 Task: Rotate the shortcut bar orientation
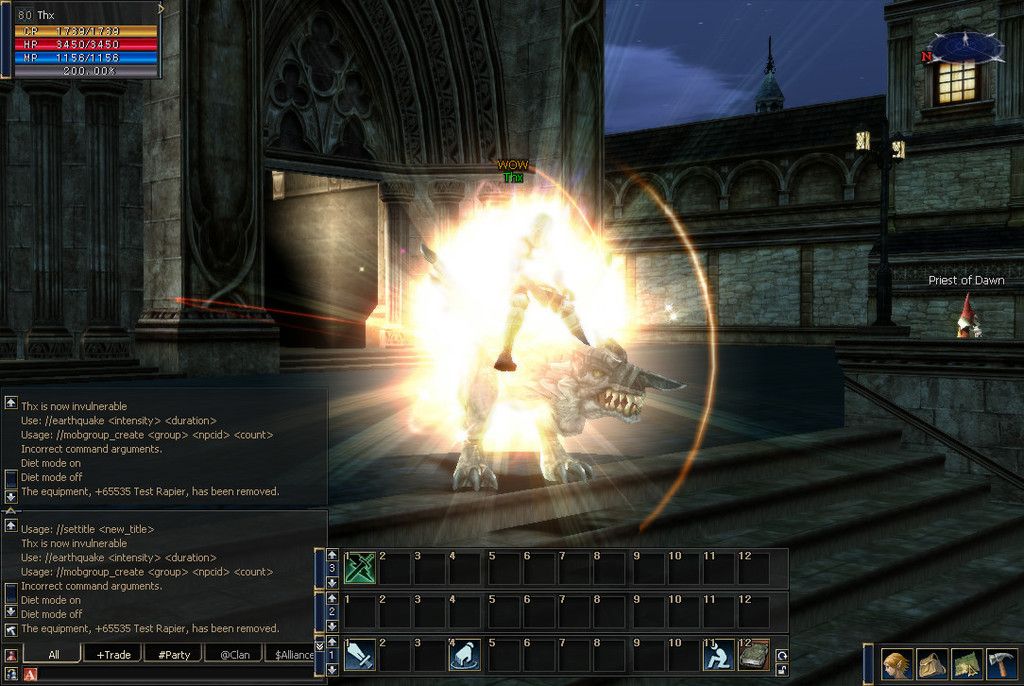[x=781, y=655]
